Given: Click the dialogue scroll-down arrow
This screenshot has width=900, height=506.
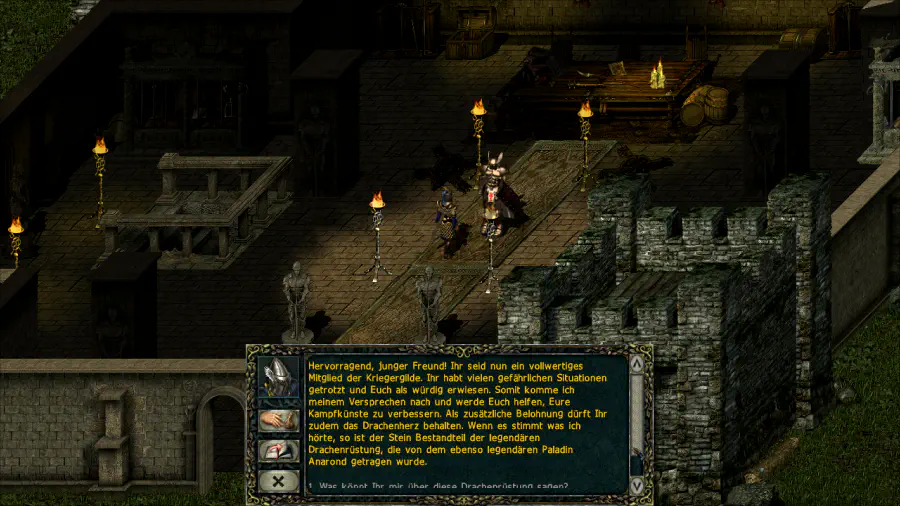Looking at the screenshot, I should coord(636,484).
